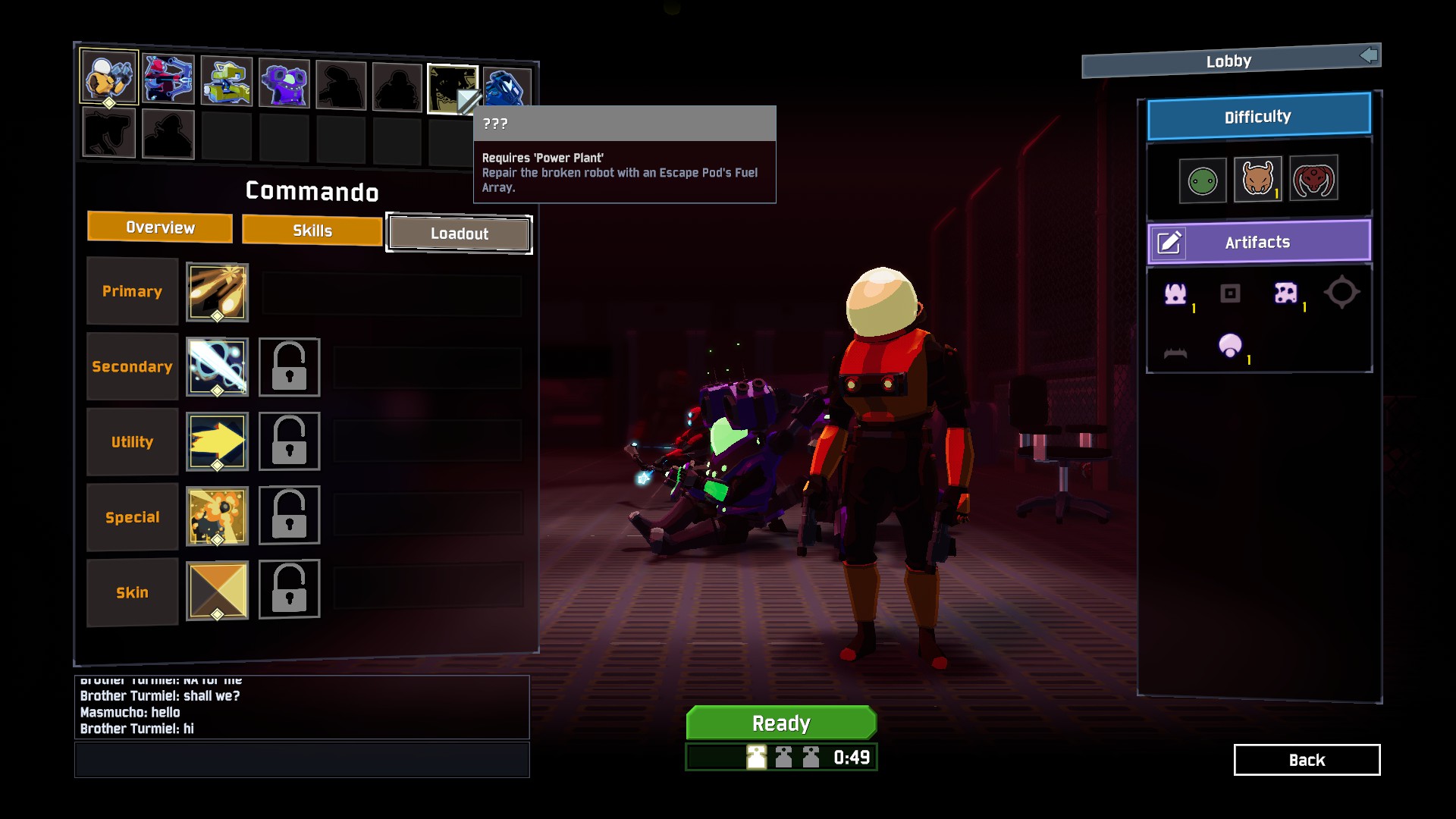1456x819 pixels.
Task: Toggle the cheese-shaped artifact
Action: (x=1287, y=293)
